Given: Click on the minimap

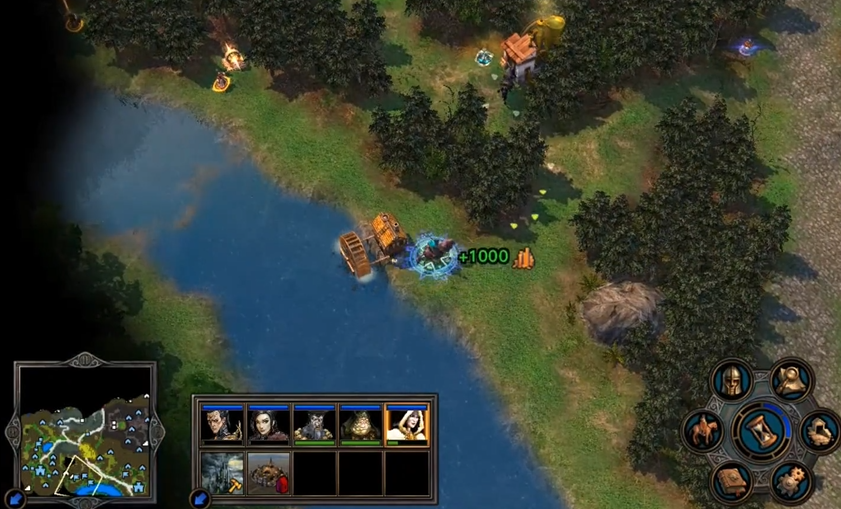Looking at the screenshot, I should (85, 431).
